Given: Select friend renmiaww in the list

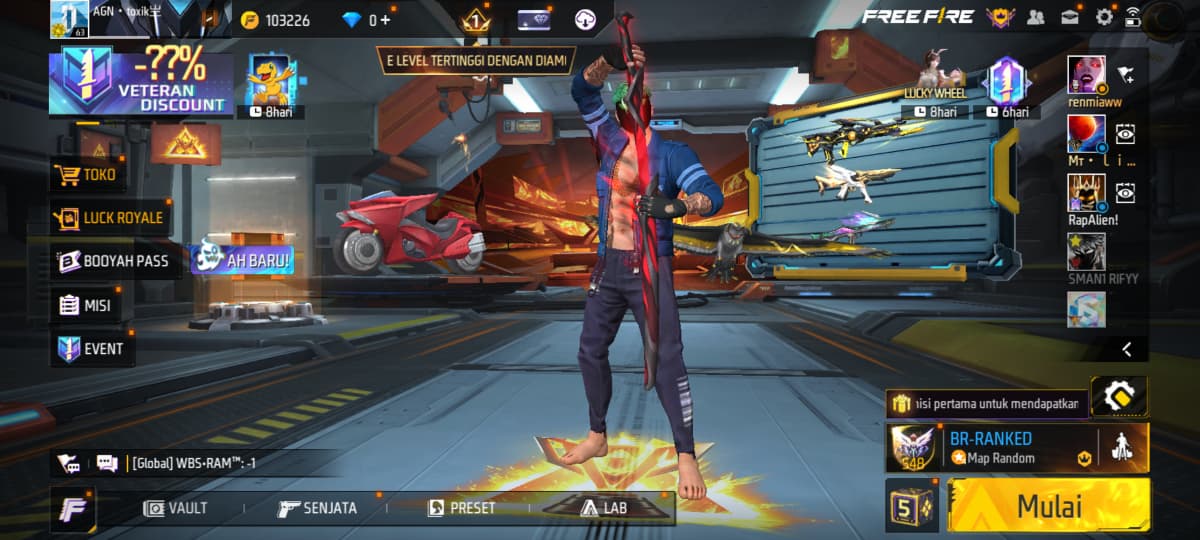Looking at the screenshot, I should pos(1087,75).
